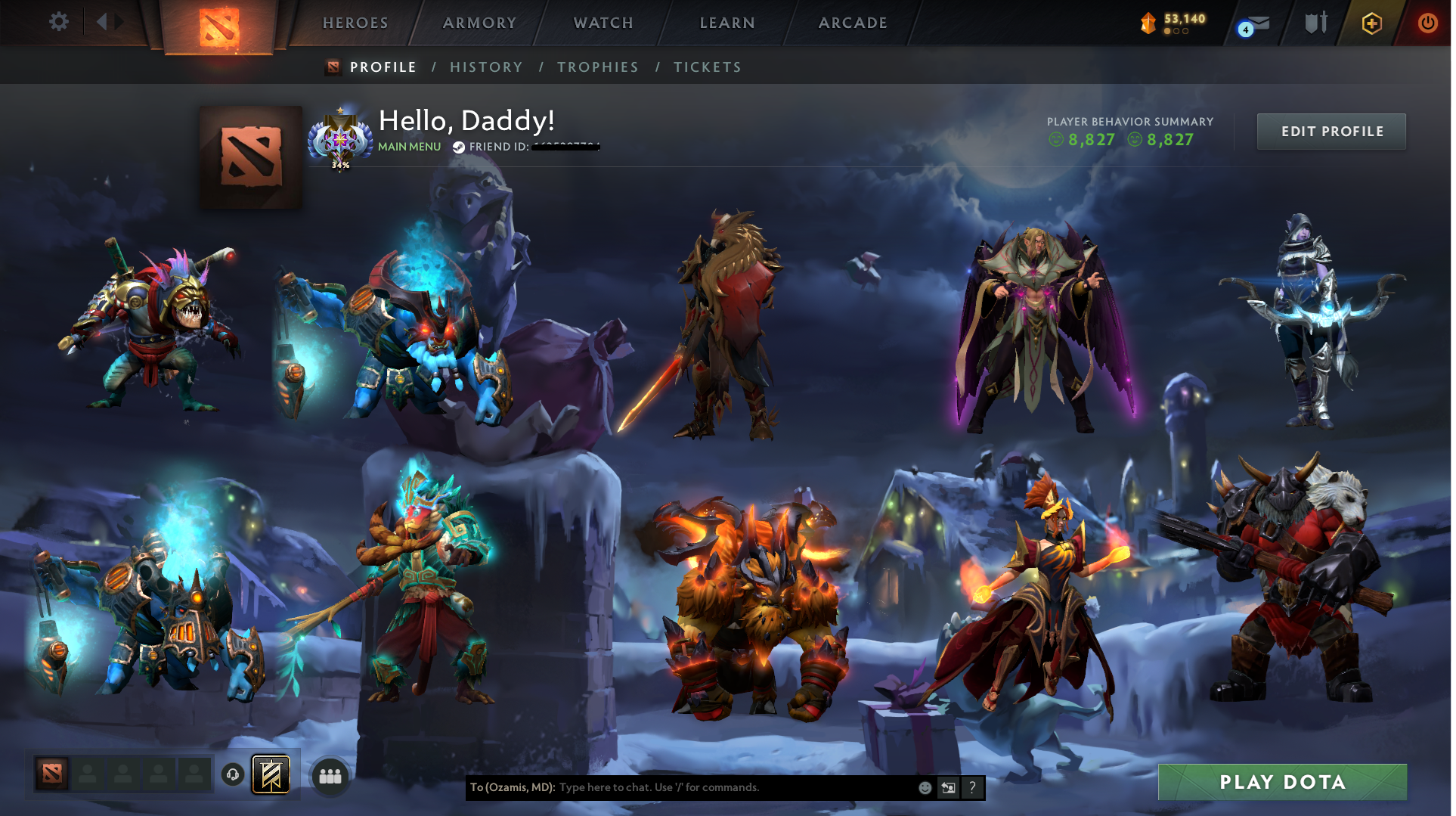Viewport: 1456px width, 816px height.
Task: Open the armory shield and sword icon
Action: click(1315, 23)
